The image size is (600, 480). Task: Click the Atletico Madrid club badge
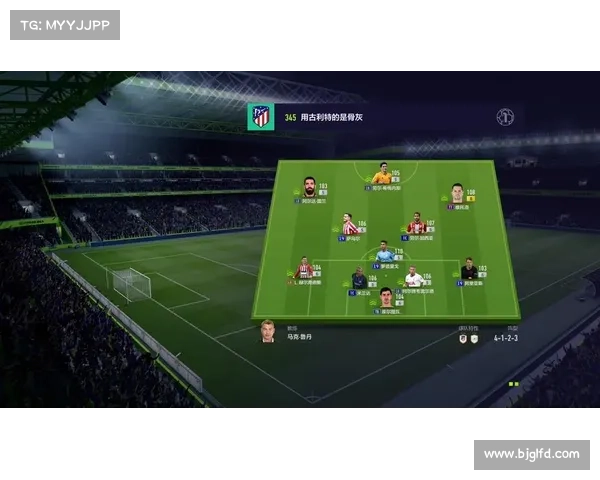(x=261, y=117)
